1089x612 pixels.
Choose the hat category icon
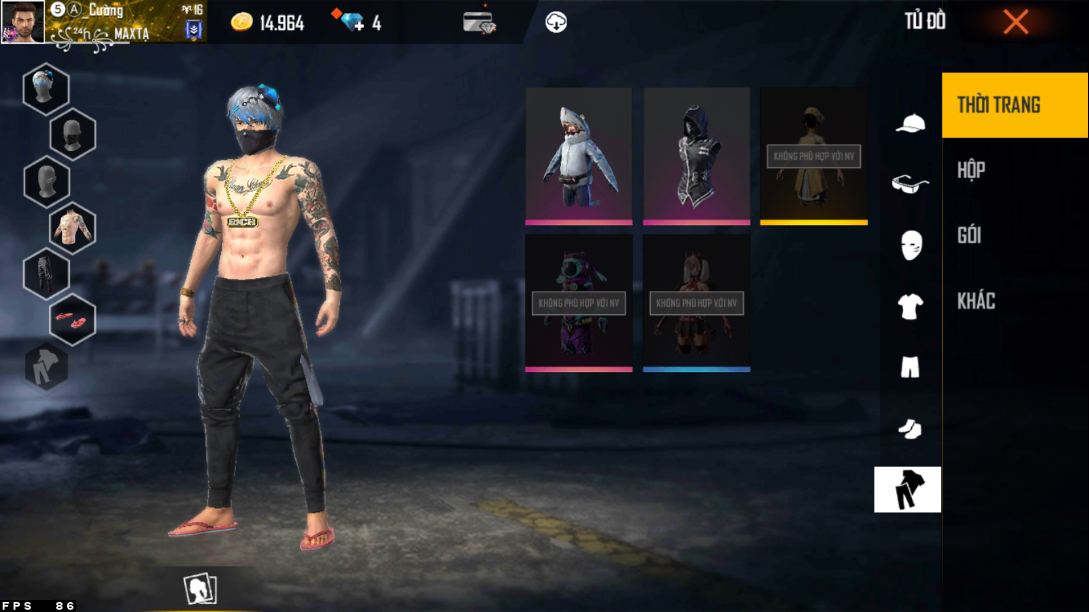point(909,124)
